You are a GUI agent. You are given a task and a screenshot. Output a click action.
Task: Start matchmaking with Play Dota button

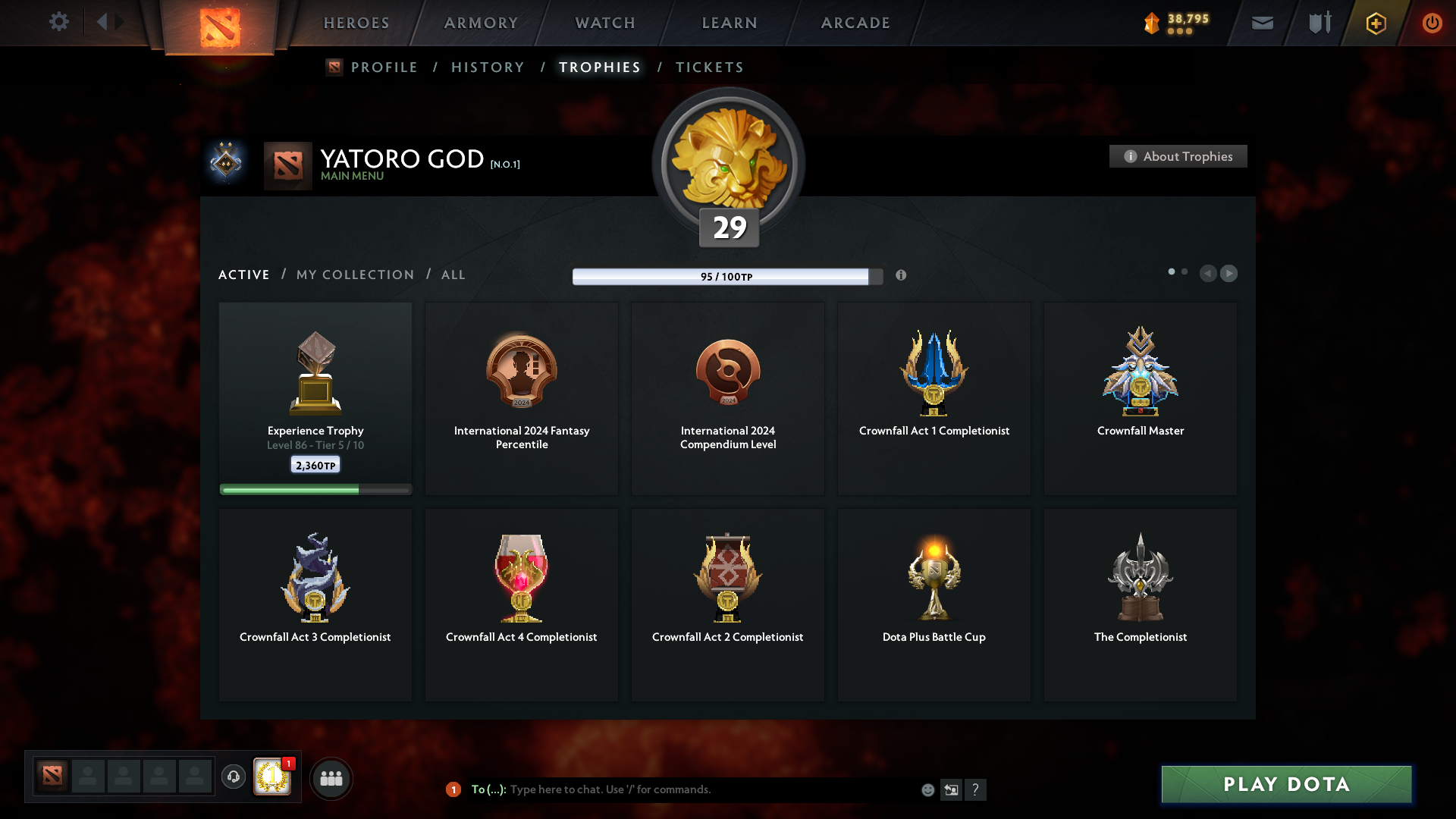(x=1286, y=784)
